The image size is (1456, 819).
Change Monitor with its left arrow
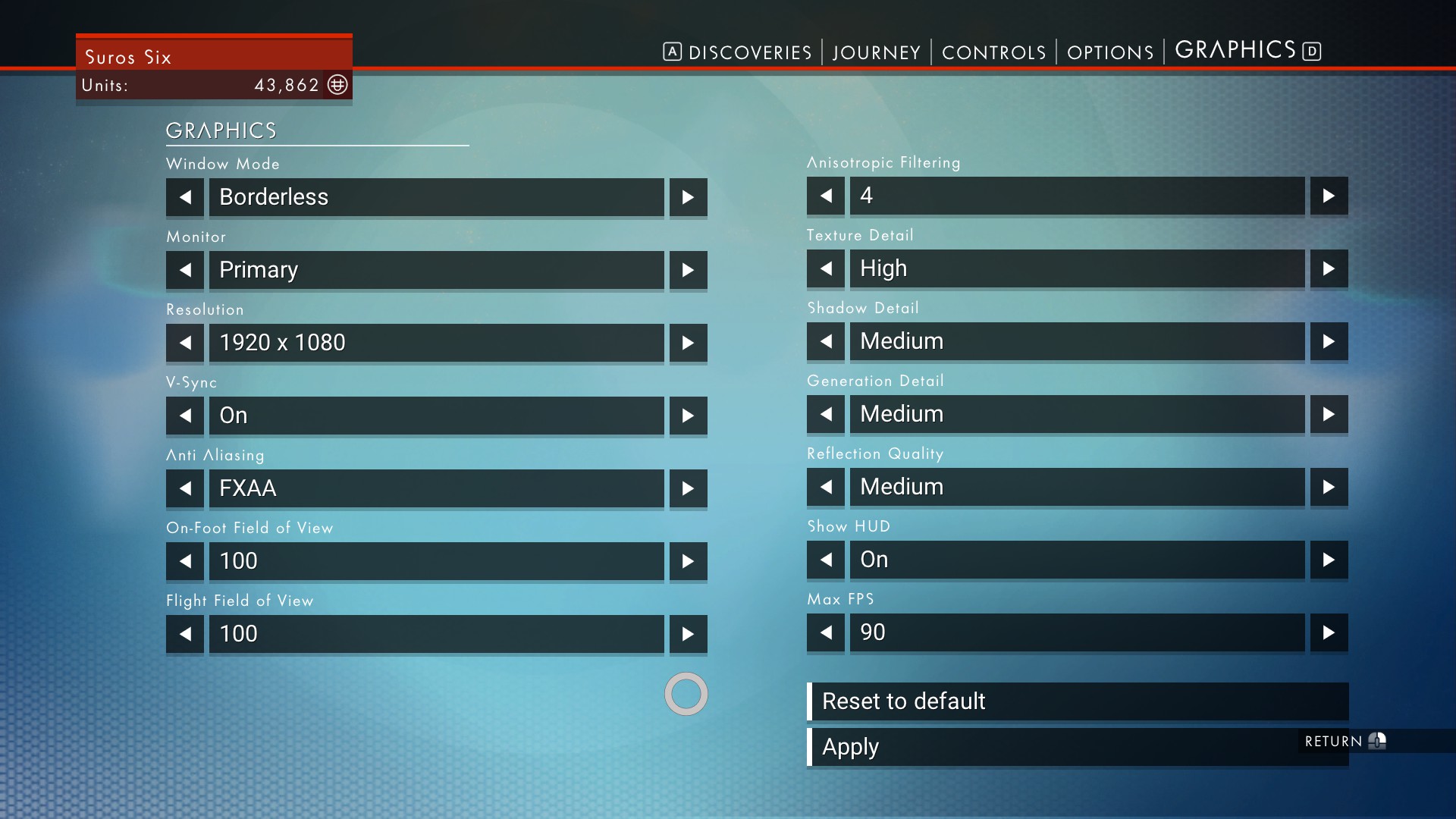pyautogui.click(x=185, y=270)
